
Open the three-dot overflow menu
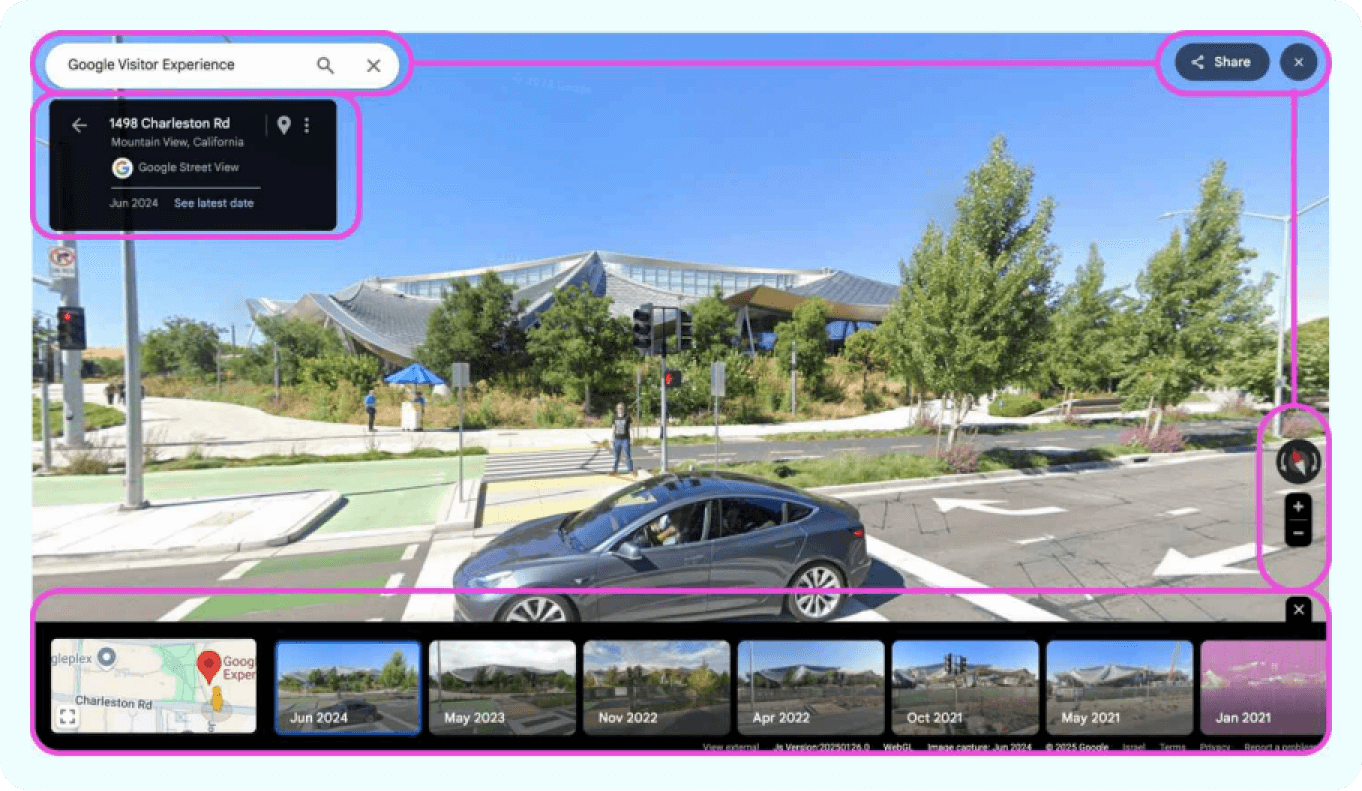(x=307, y=124)
